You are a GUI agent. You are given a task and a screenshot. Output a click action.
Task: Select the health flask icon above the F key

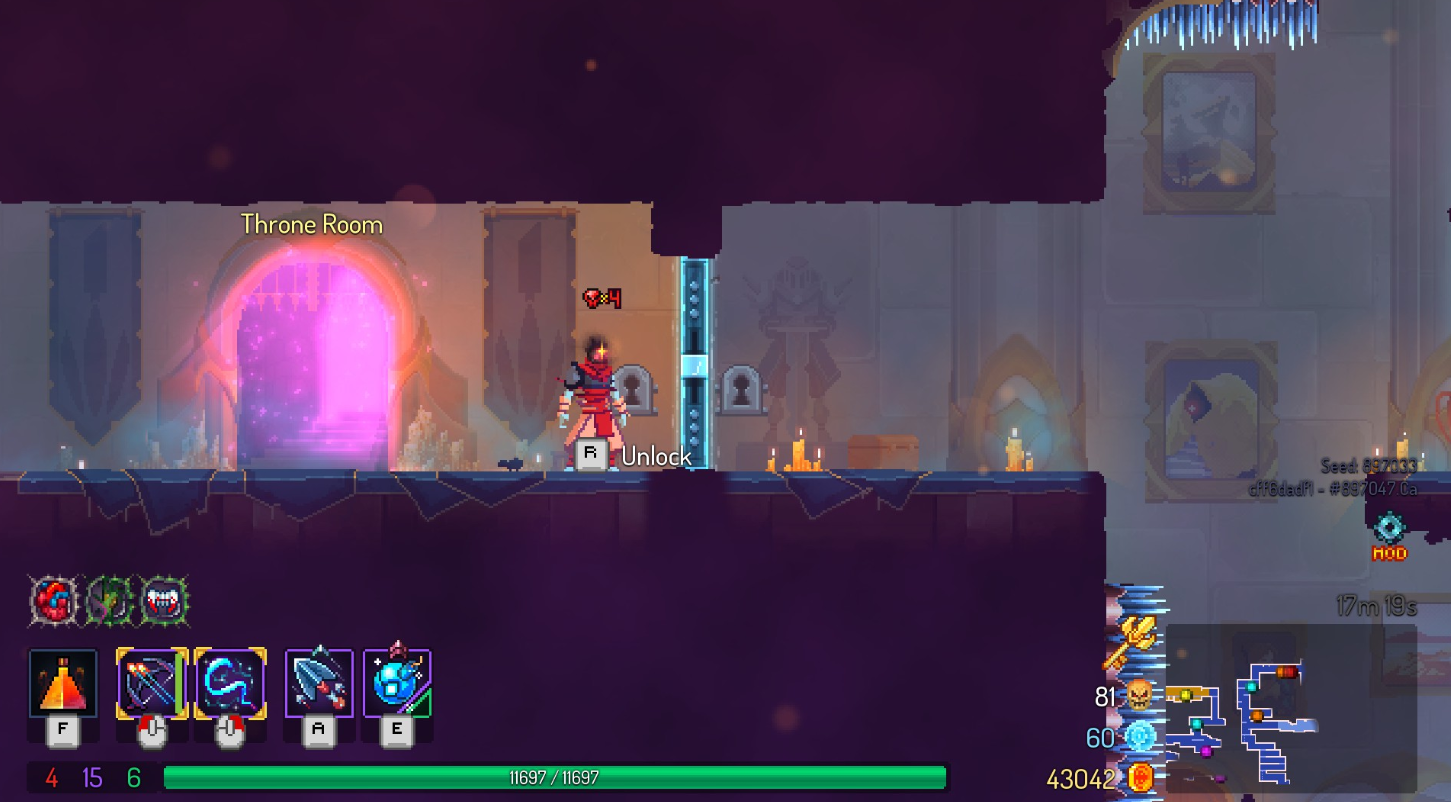click(x=62, y=685)
